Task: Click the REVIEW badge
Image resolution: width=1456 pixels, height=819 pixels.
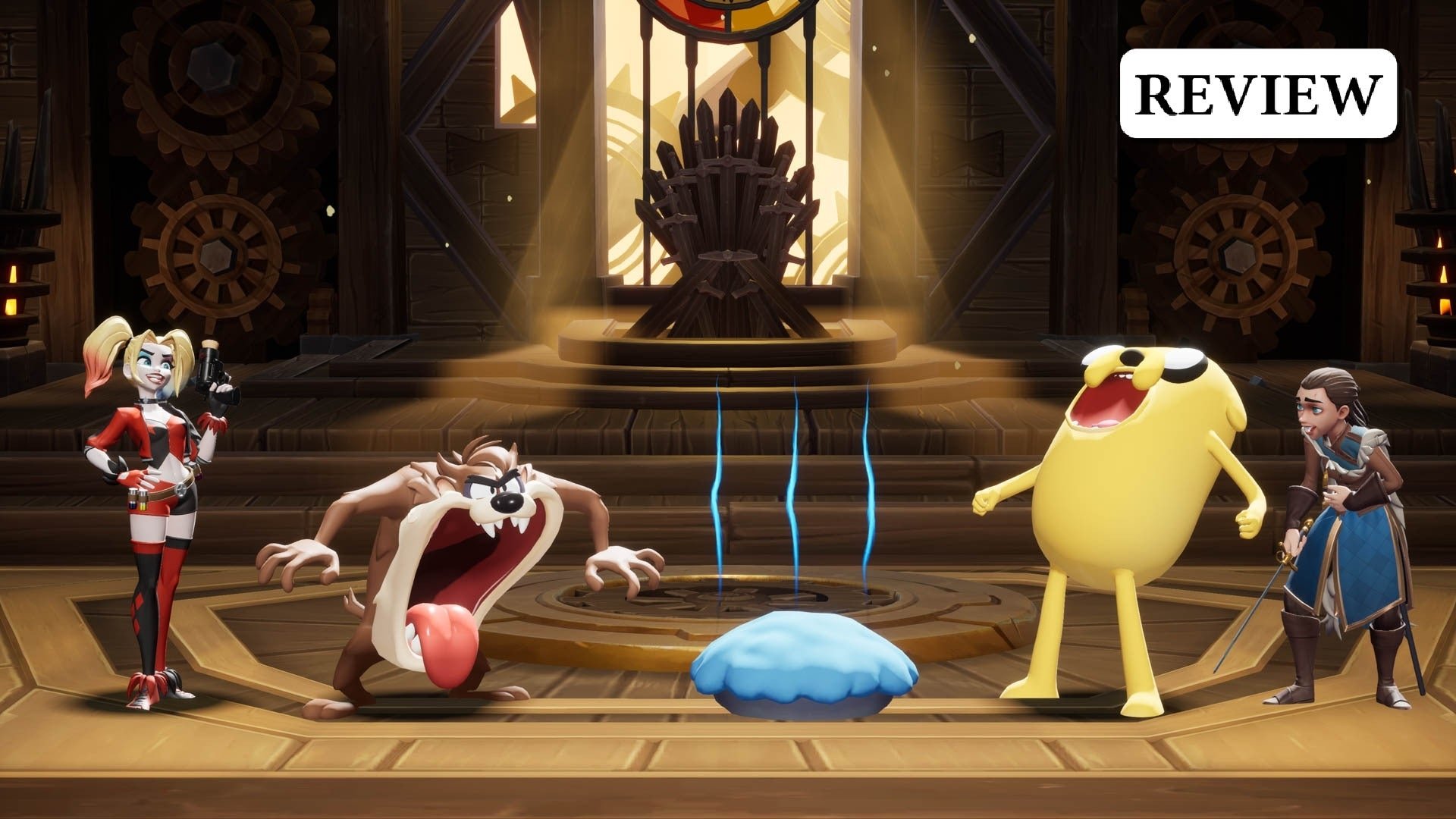Action: (x=1258, y=93)
